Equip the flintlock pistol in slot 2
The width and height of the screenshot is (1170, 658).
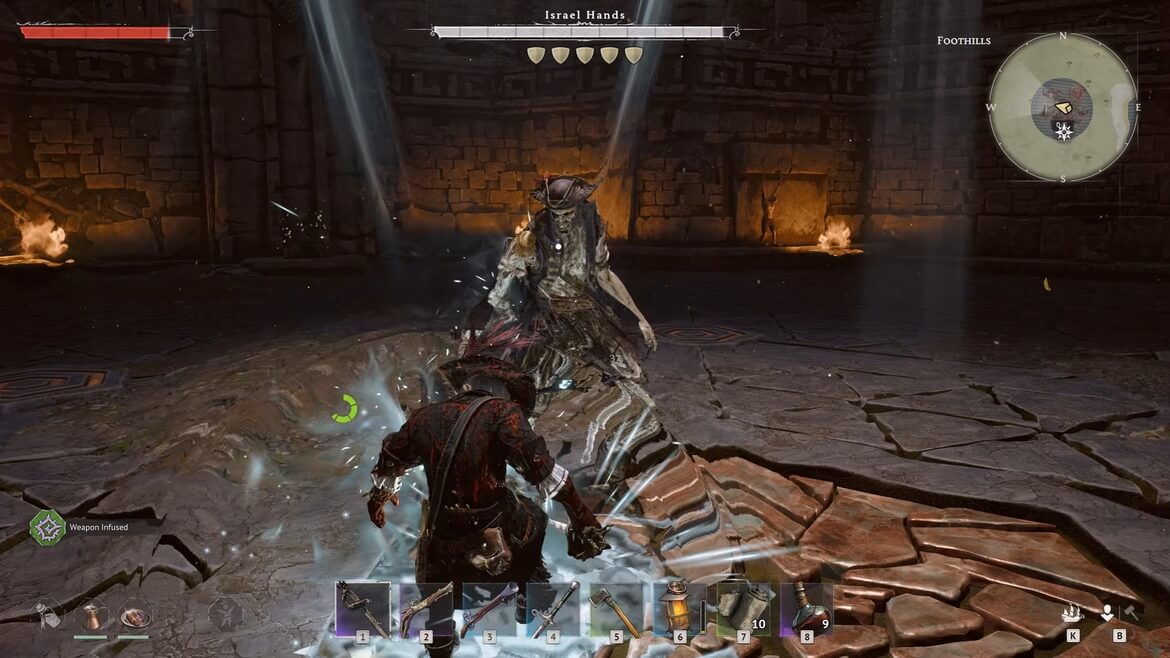point(426,608)
